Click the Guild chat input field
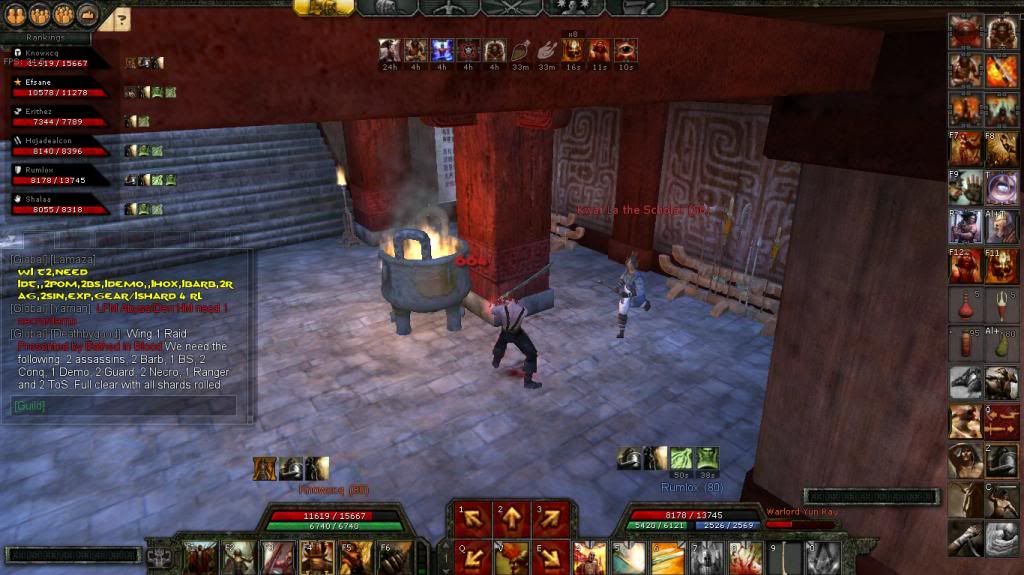1024x575 pixels. 125,405
